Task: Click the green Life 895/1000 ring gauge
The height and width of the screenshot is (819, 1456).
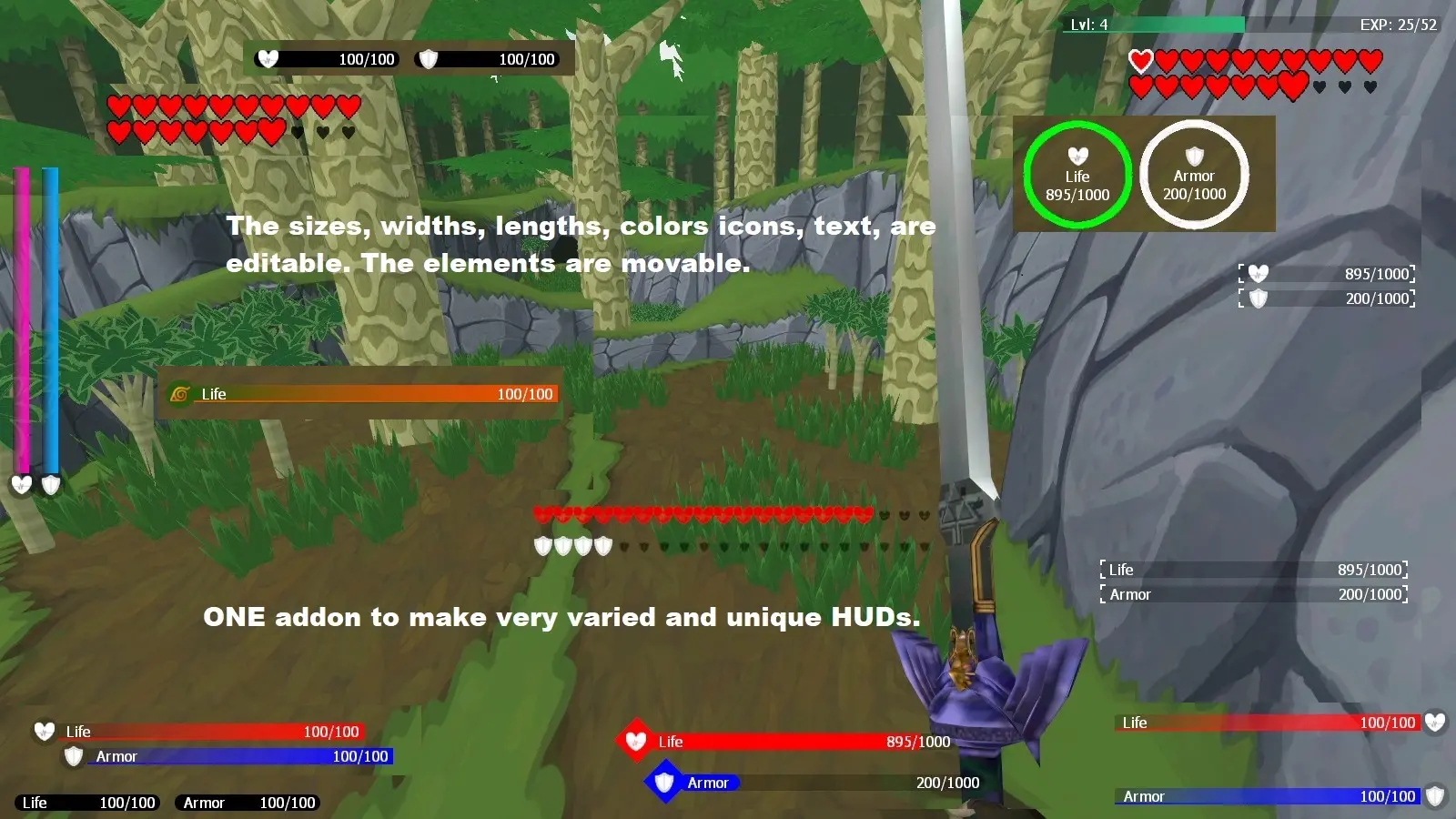Action: (x=1077, y=175)
